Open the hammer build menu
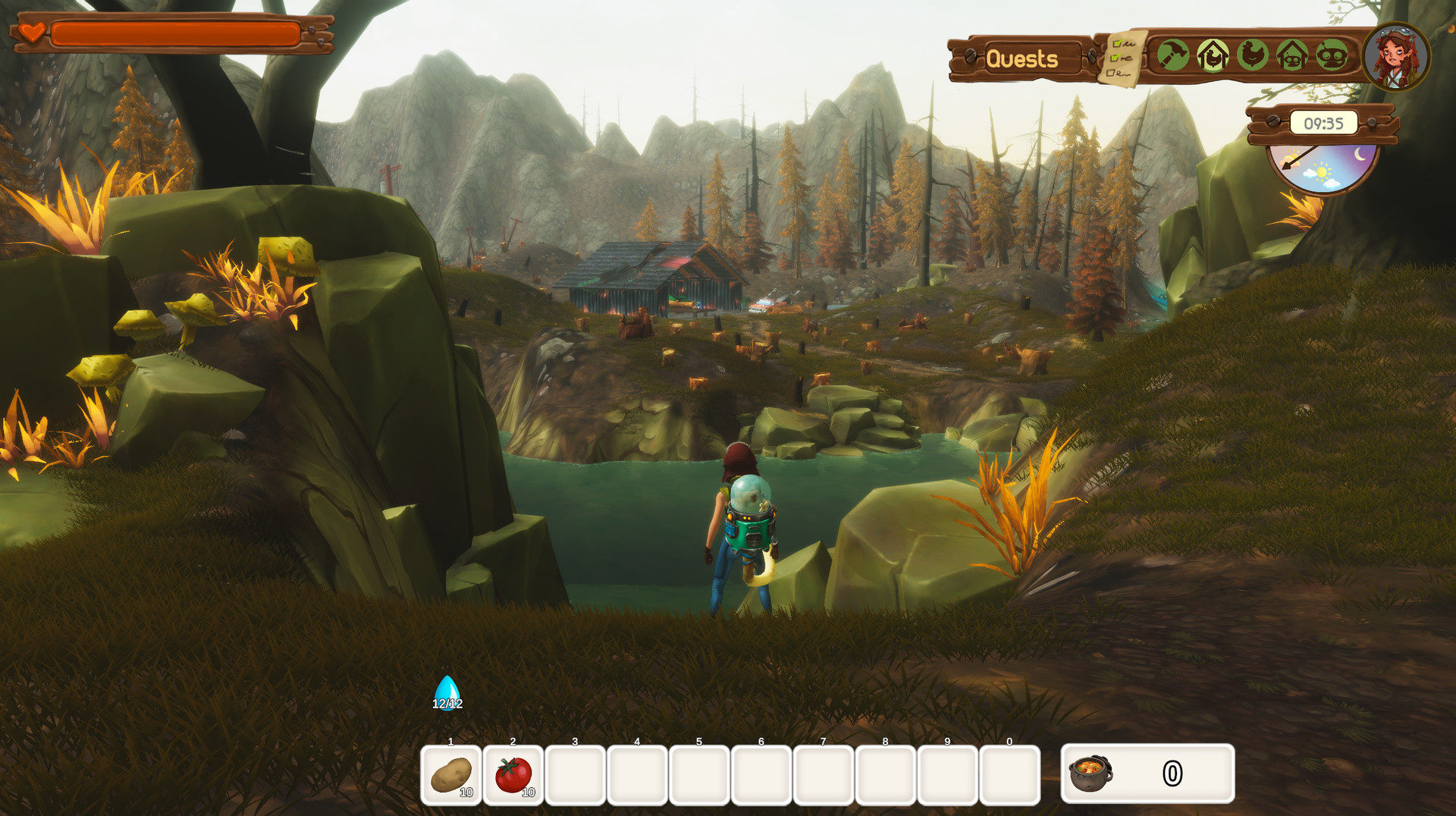 coord(1172,55)
